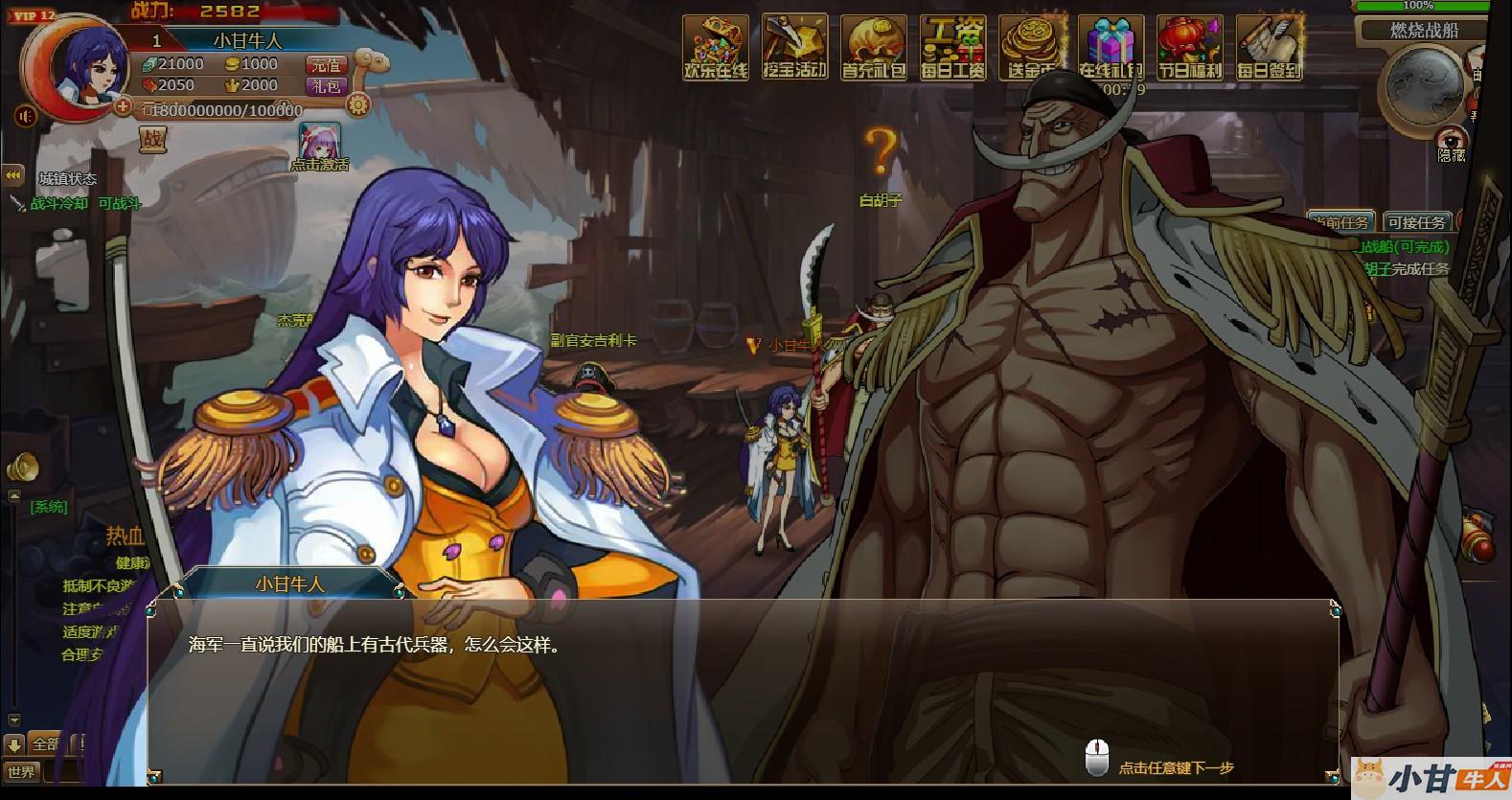Open the online gift box reward
The image size is (1512, 800).
click(1111, 46)
